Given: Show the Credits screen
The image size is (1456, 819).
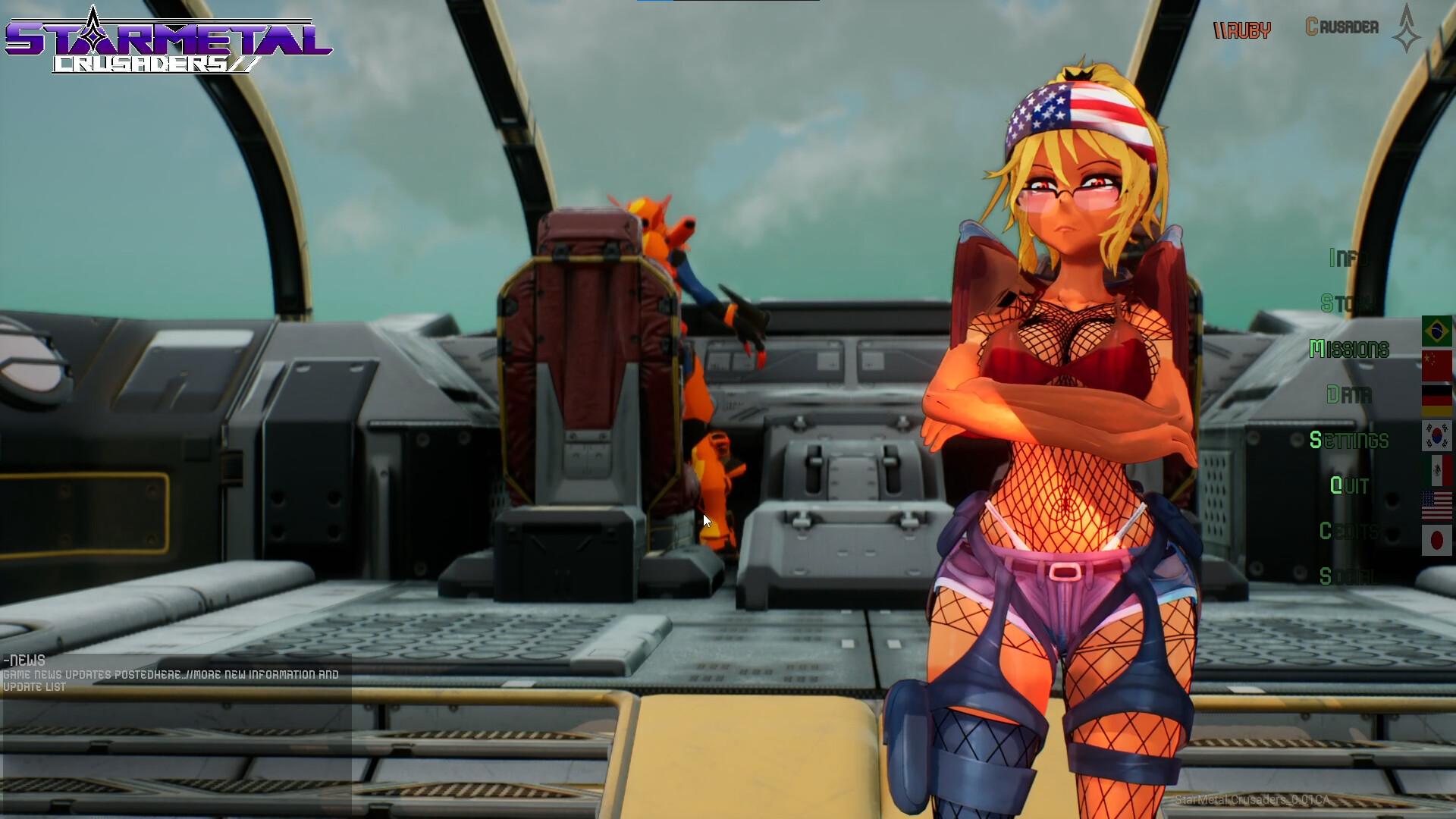Looking at the screenshot, I should click(1348, 532).
